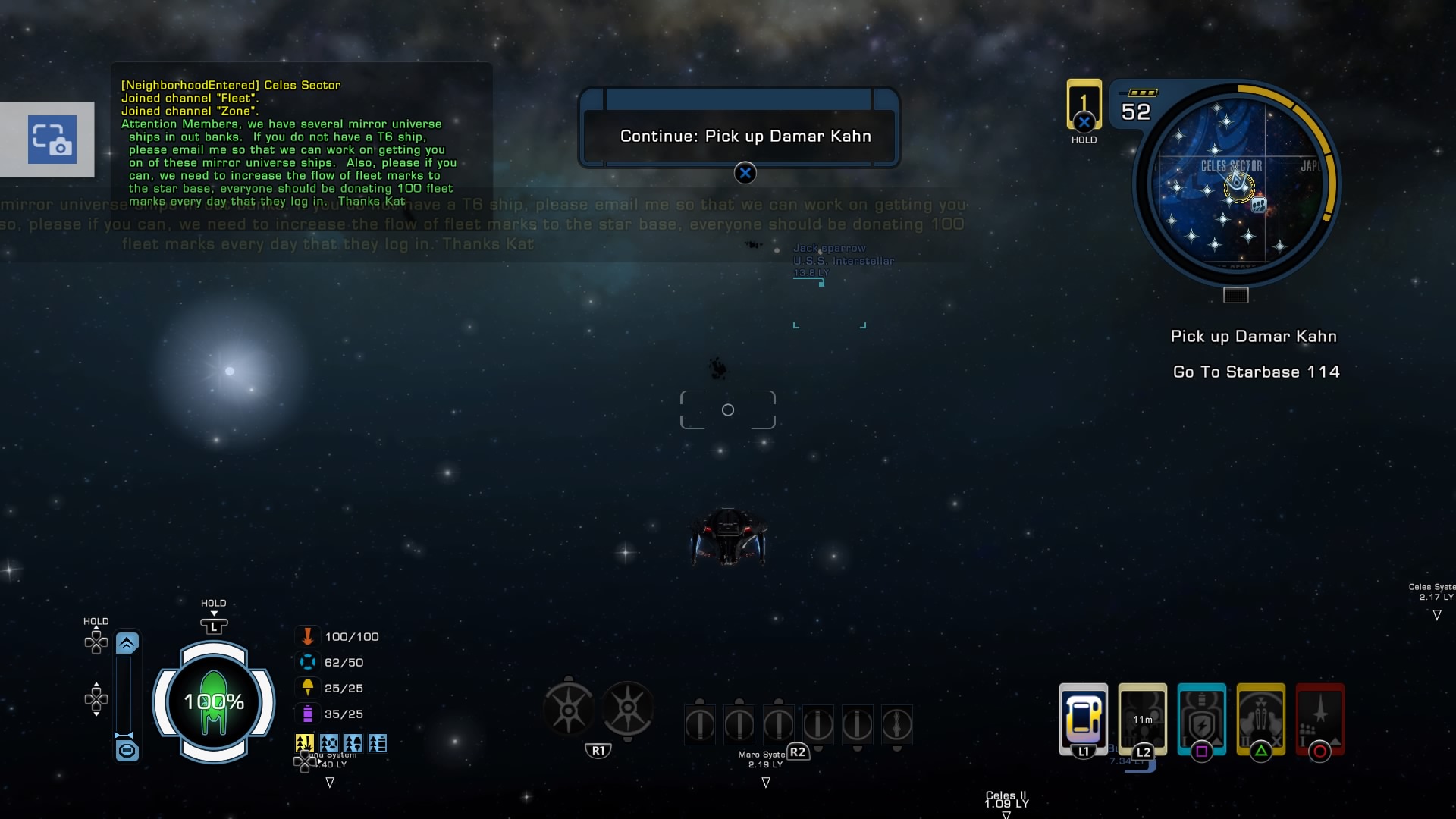
Task: Open the Pick up Damar Kahn objective
Action: tap(1253, 337)
